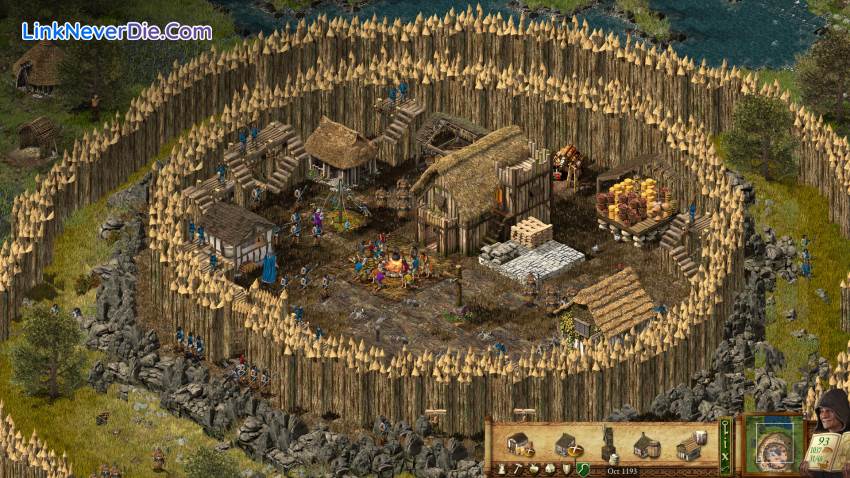
Task: Open the hammer industry buildings category
Action: tap(517, 468)
